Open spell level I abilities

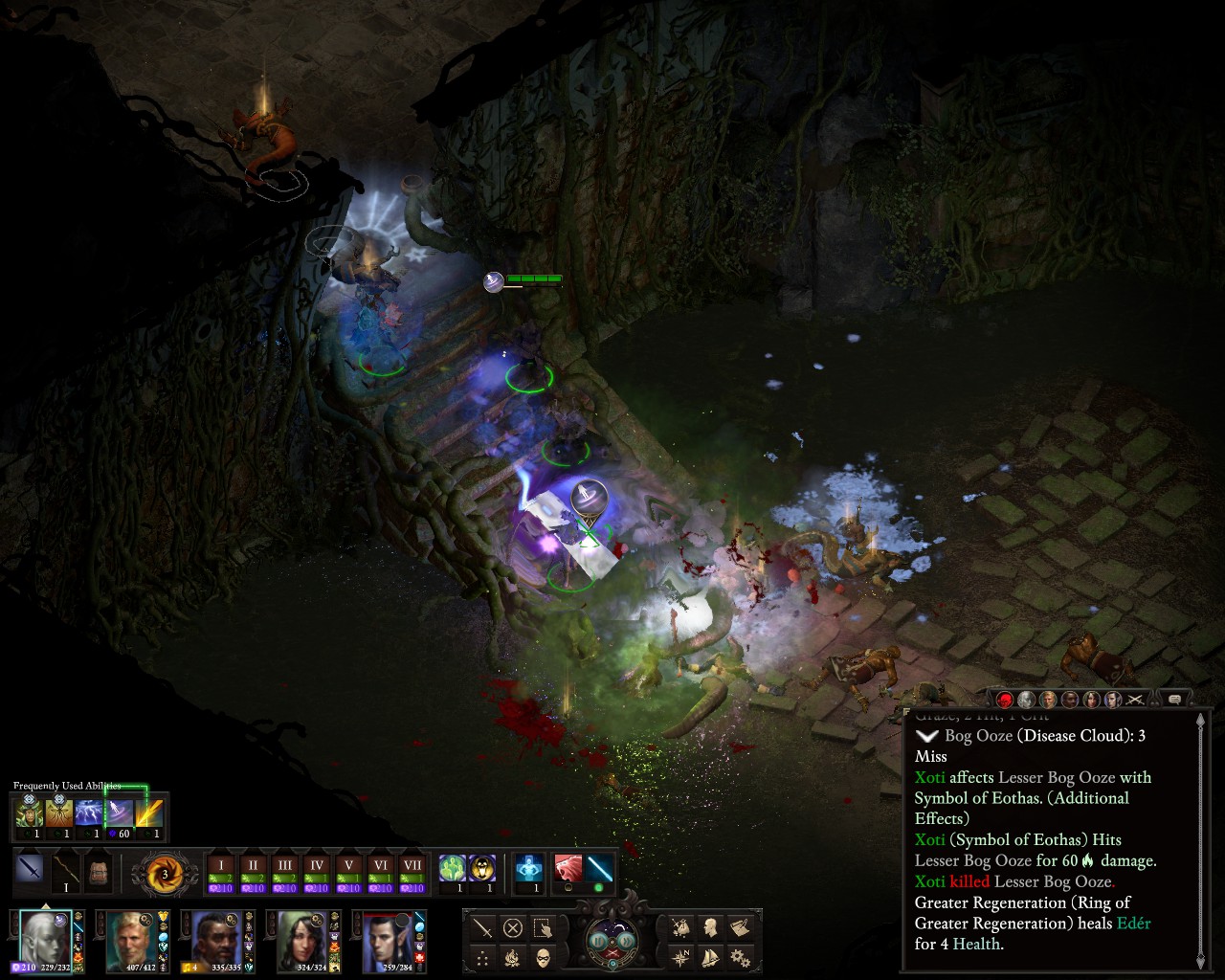point(221,872)
